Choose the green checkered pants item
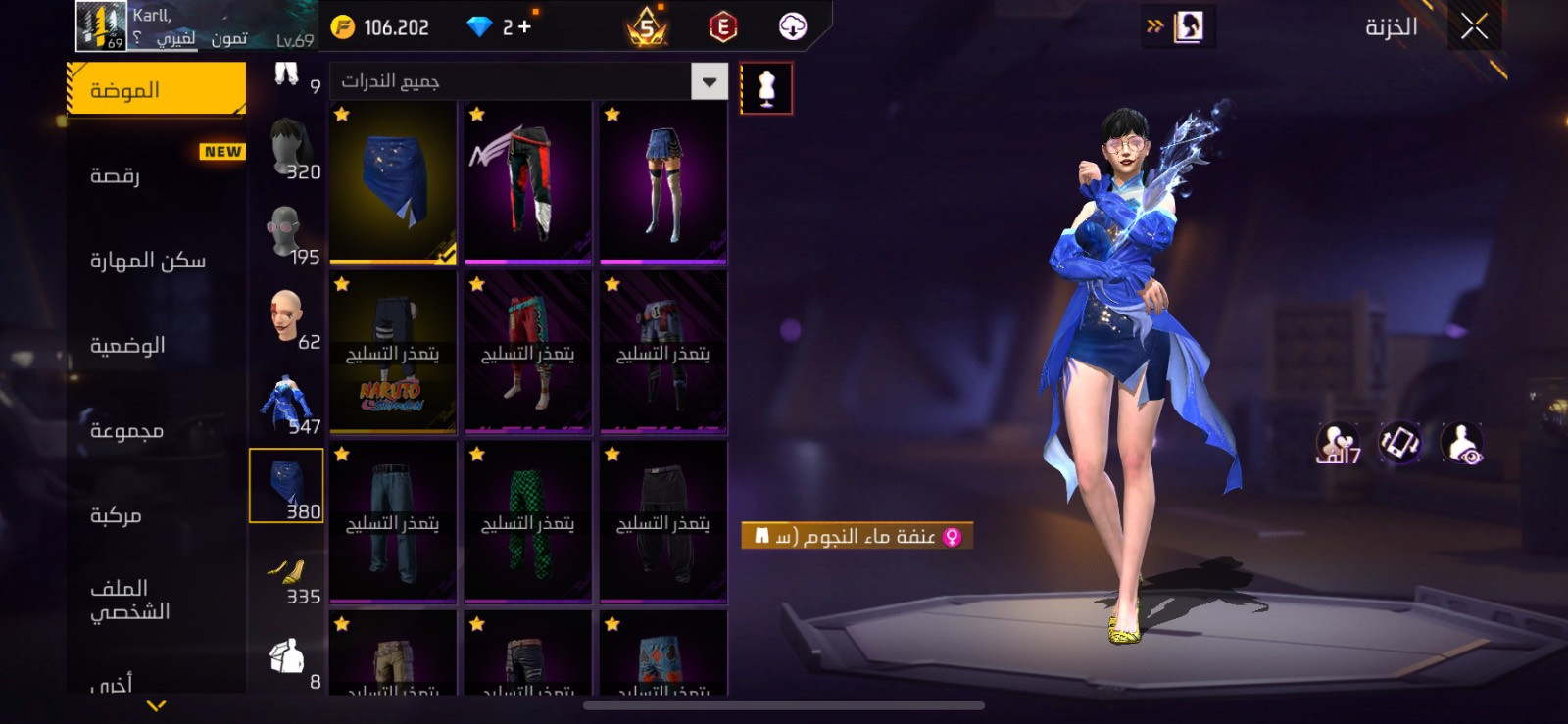Screen dimensions: 1568x724 (528, 522)
